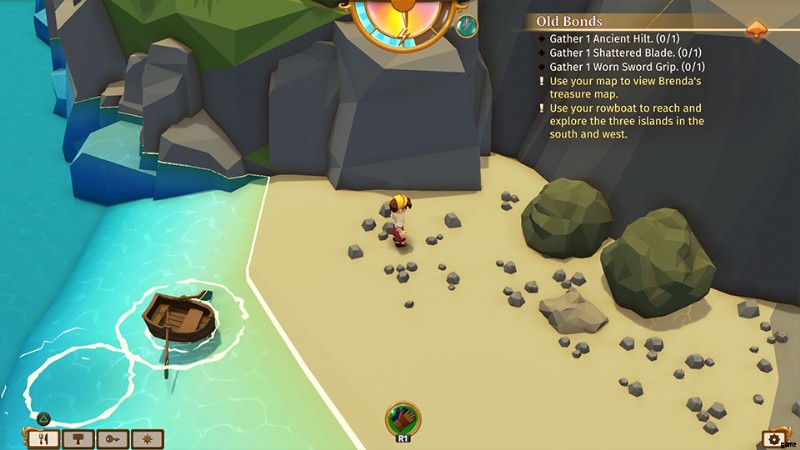Open the fork and knife cooking tab

pos(42,438)
